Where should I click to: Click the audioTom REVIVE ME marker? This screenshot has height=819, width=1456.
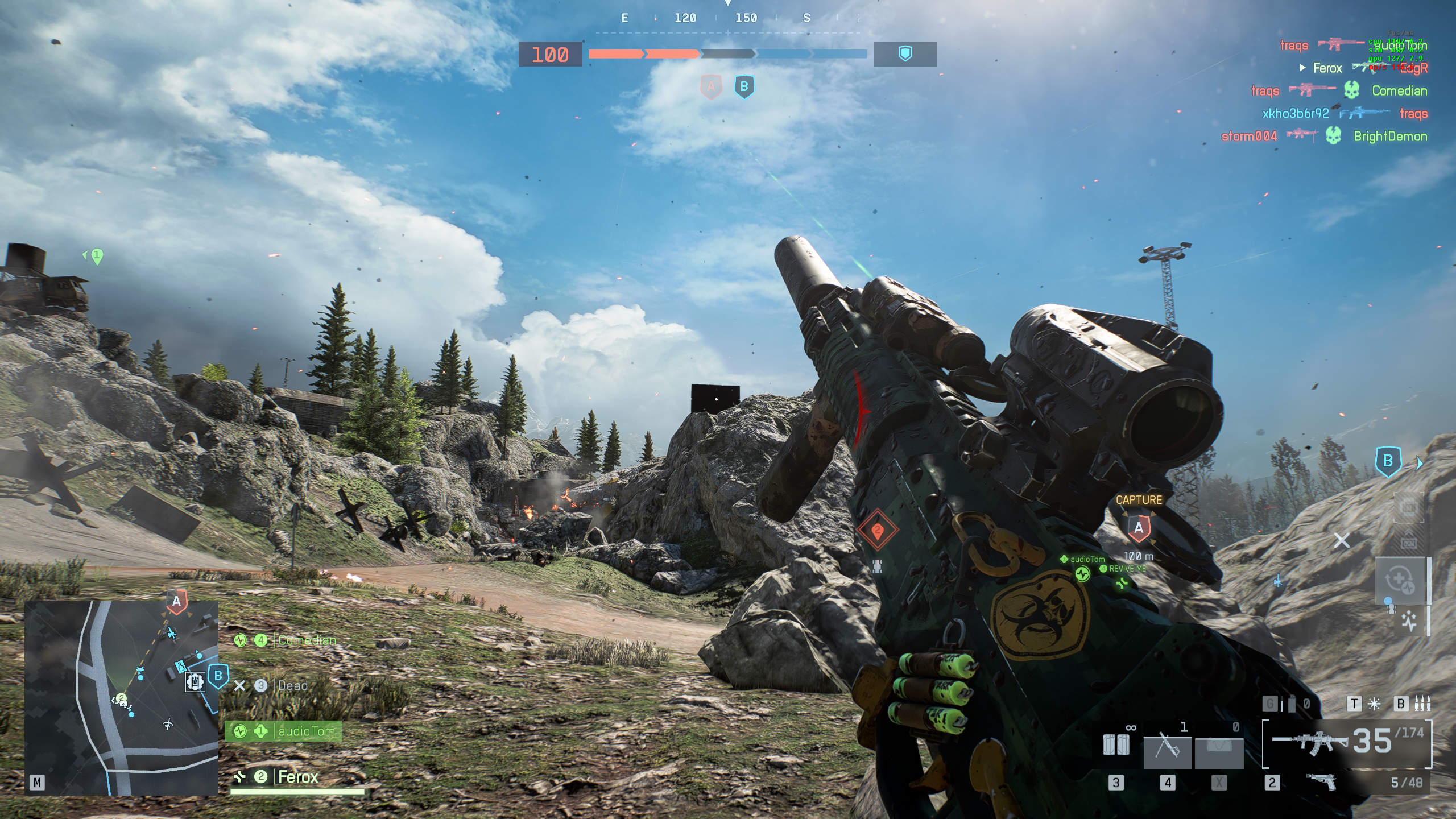point(1082,574)
